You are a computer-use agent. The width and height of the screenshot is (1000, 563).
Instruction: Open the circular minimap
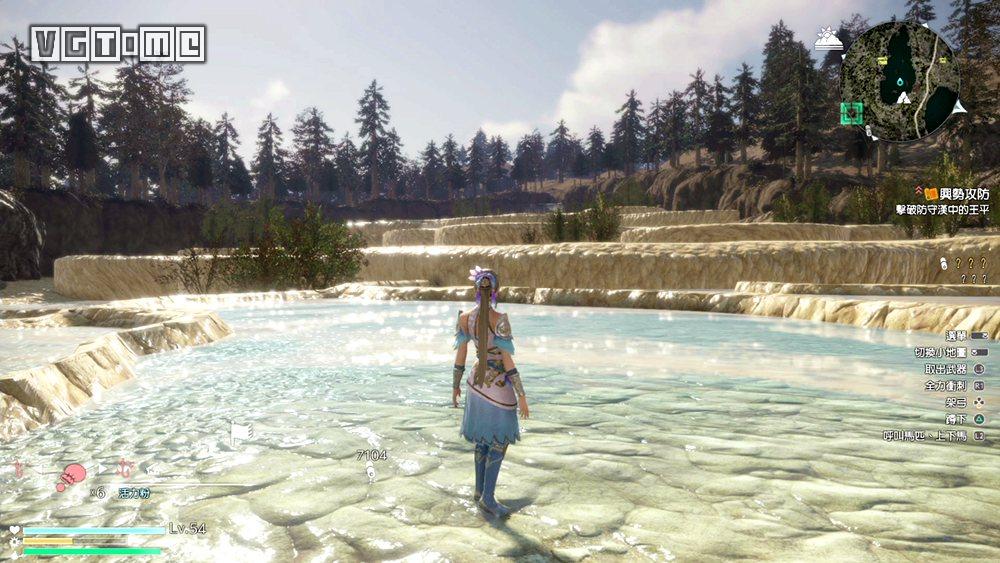click(x=900, y=82)
